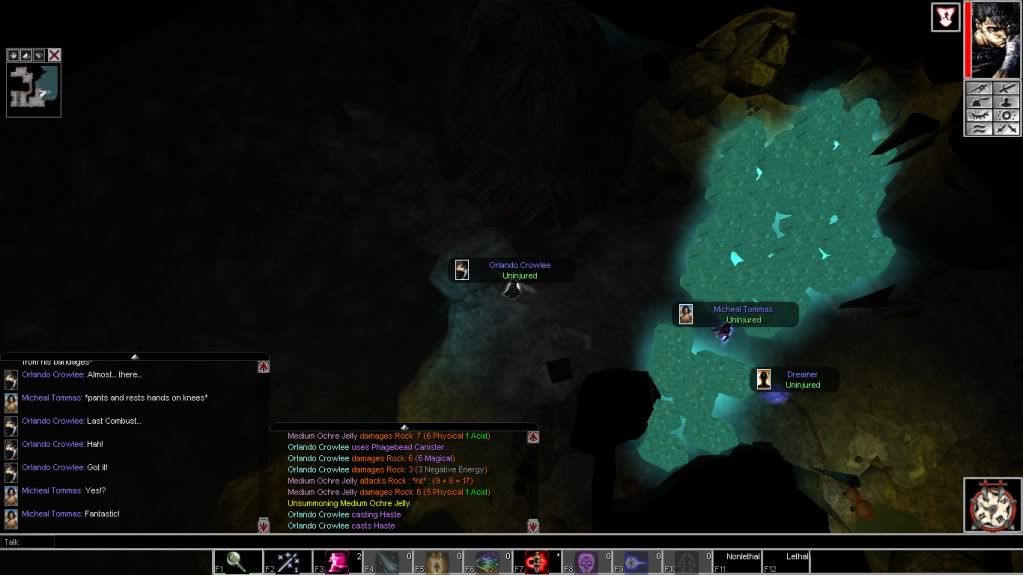This screenshot has width=1023, height=575.
Task: Open the compass emblem menu button
Action: pyautogui.click(x=991, y=505)
